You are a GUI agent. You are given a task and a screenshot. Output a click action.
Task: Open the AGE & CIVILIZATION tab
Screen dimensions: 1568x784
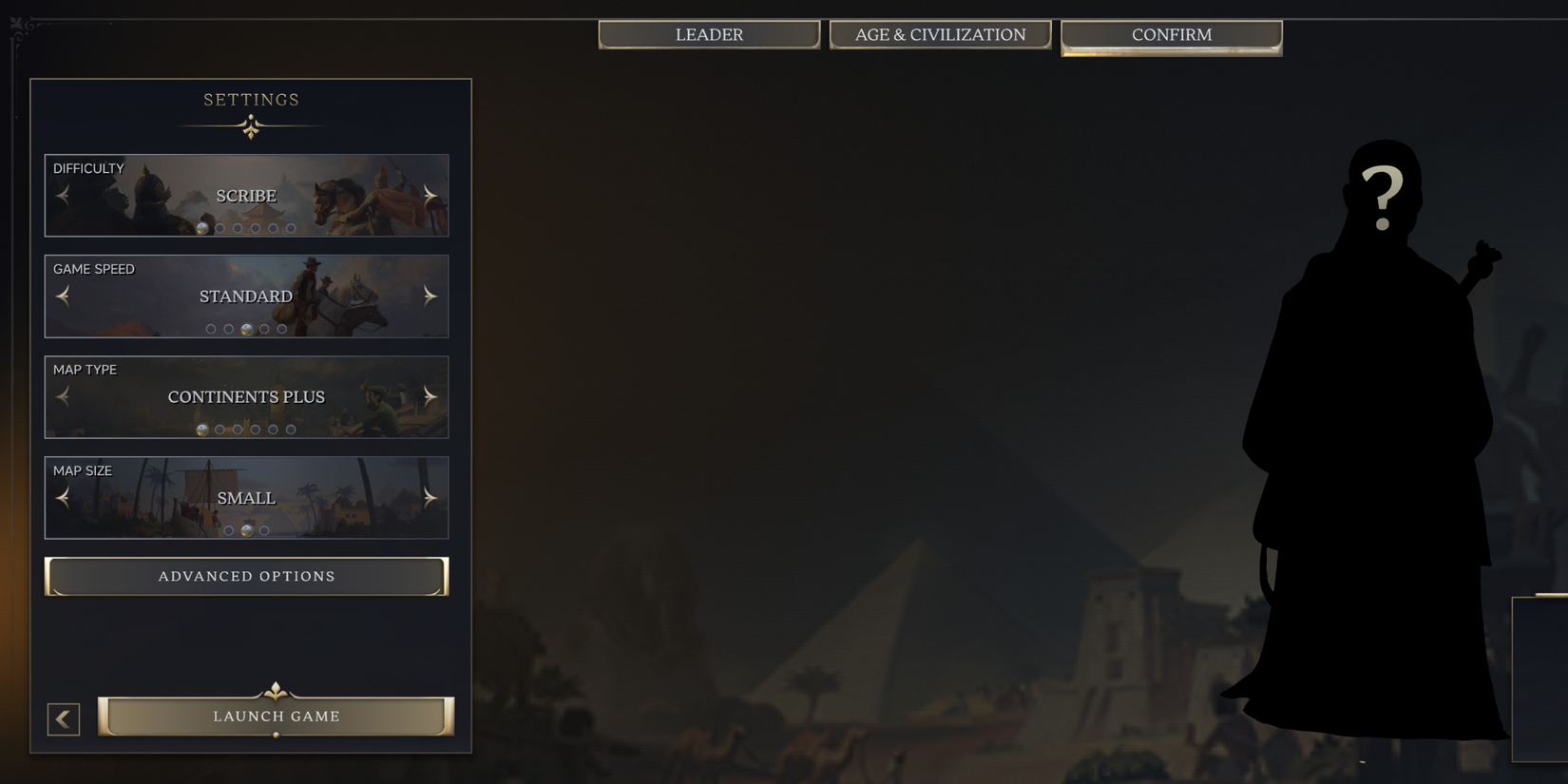(x=940, y=34)
